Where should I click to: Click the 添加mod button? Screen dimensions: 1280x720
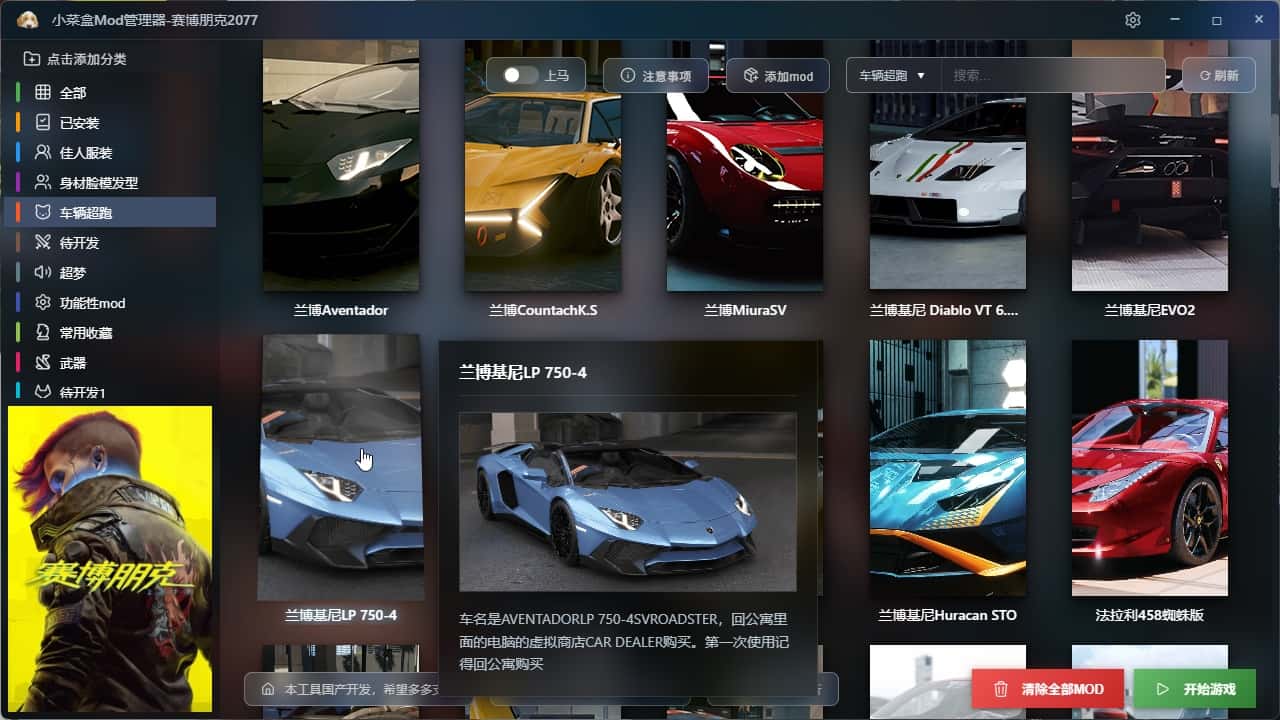(x=778, y=76)
